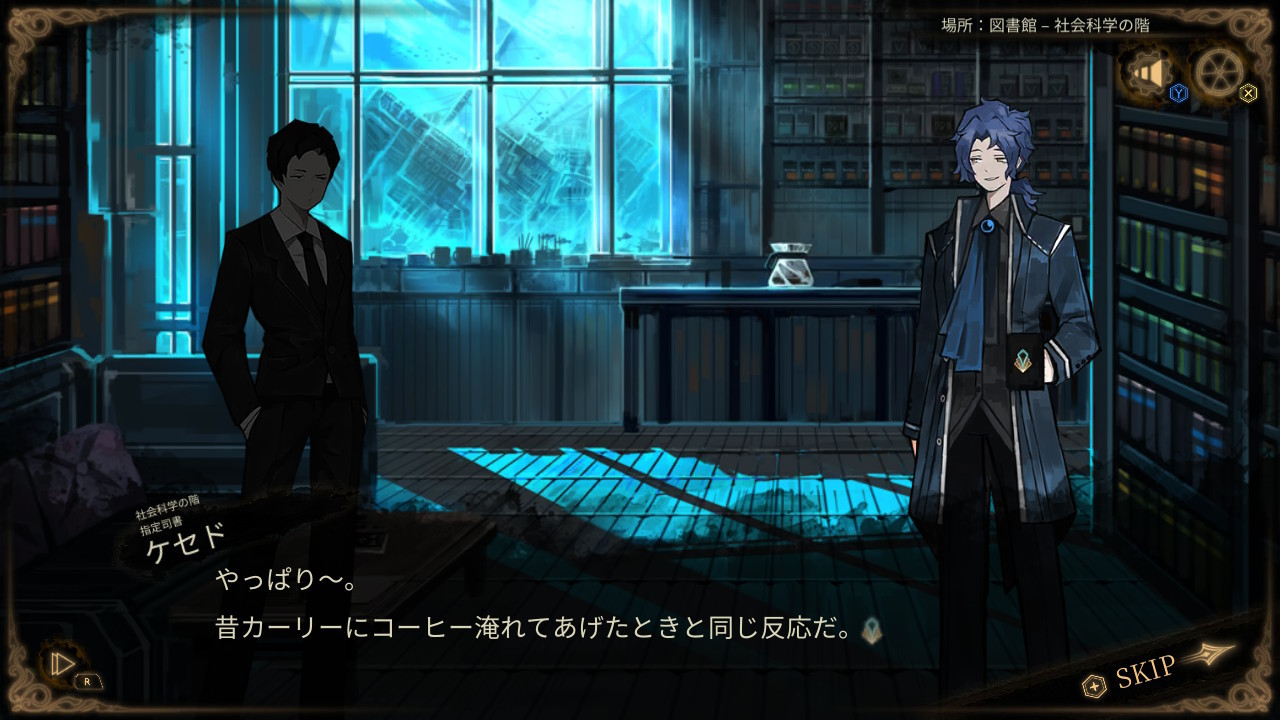The height and width of the screenshot is (720, 1280).
Task: Open settings via the gear icon
Action: 1219,72
